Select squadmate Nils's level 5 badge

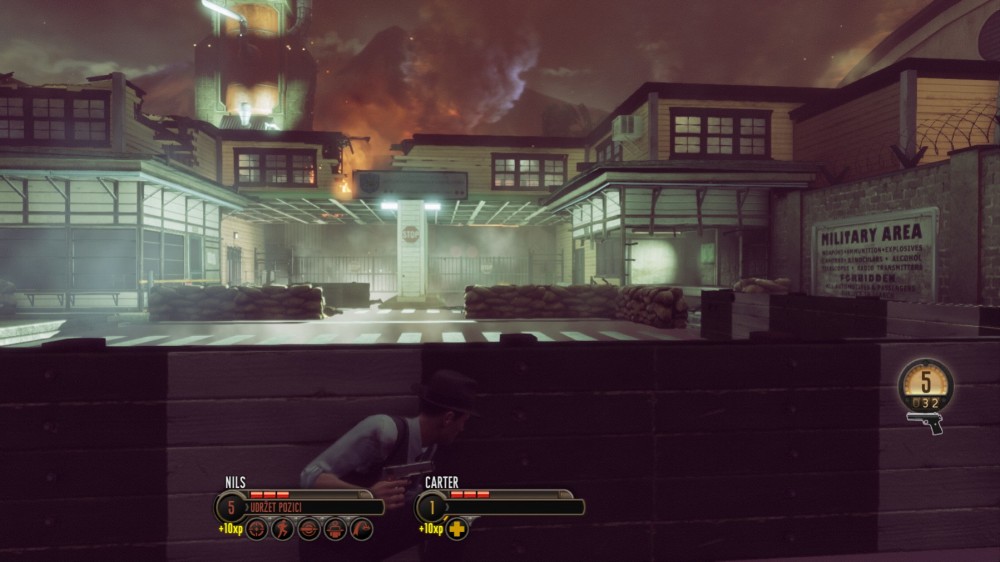click(x=231, y=507)
